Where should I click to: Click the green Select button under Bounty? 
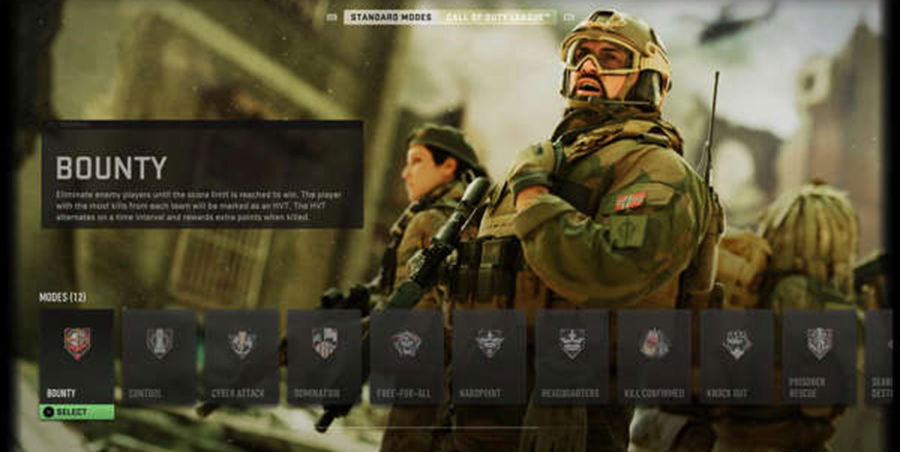click(77, 412)
